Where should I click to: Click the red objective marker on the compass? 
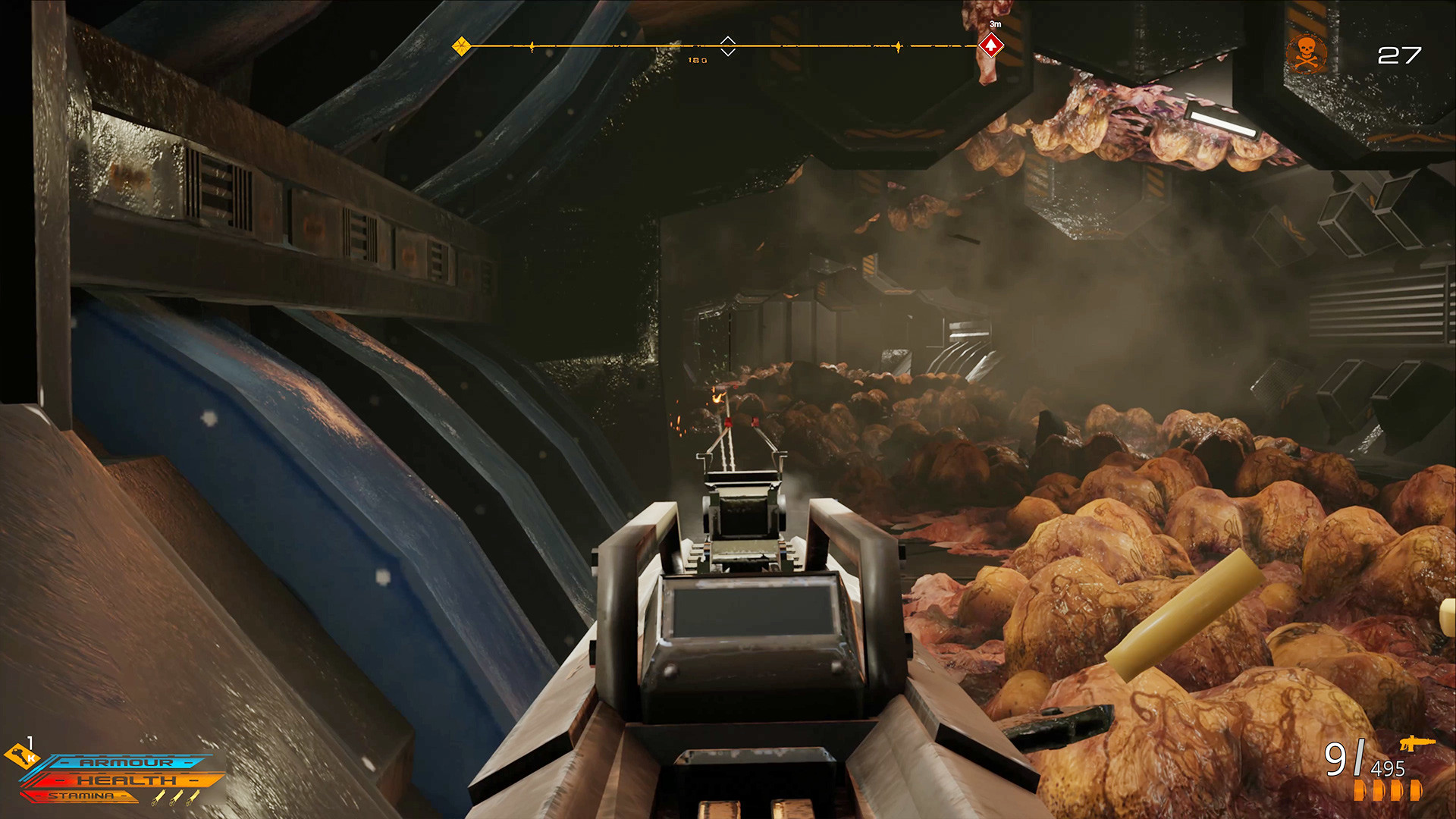pos(990,45)
